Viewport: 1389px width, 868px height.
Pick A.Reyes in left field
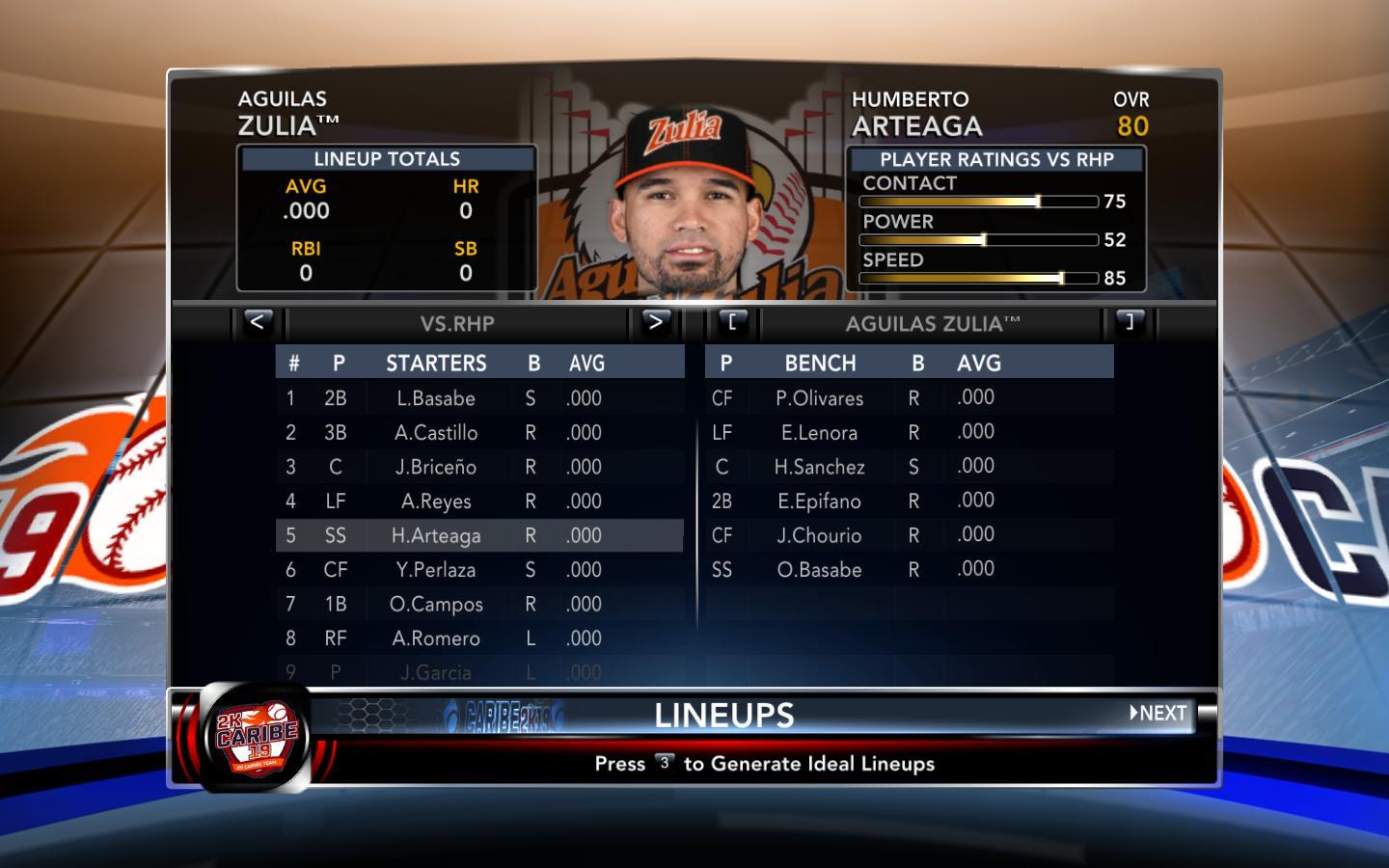tap(436, 502)
